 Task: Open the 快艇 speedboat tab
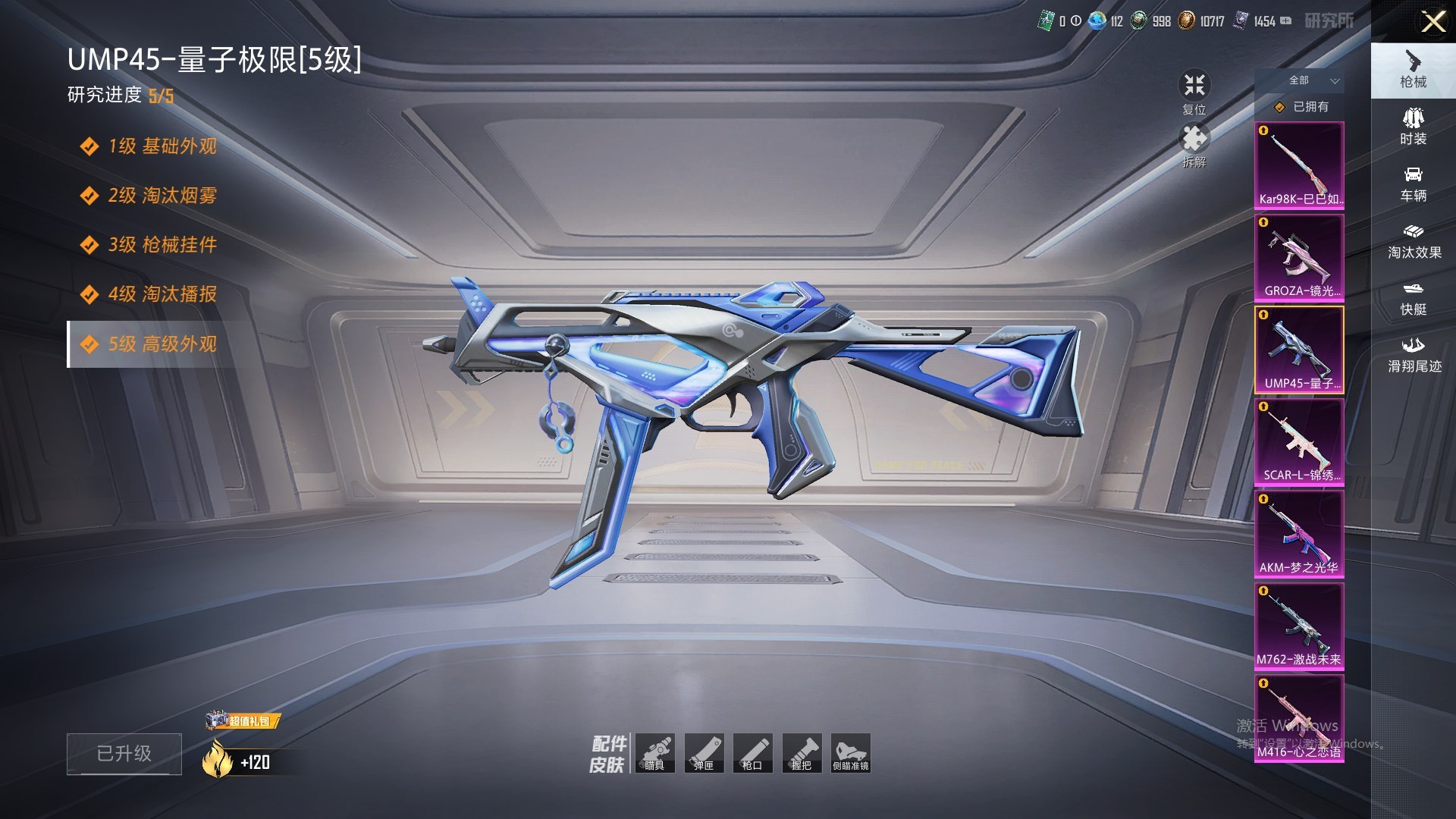(x=1413, y=298)
